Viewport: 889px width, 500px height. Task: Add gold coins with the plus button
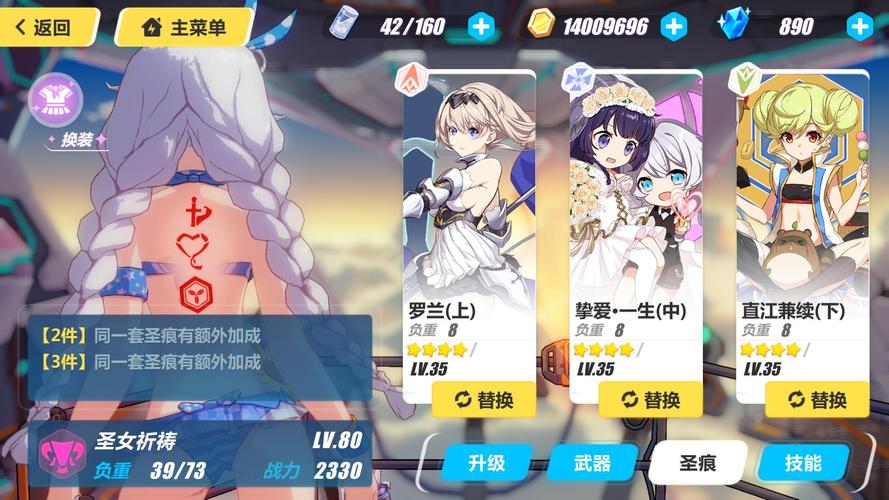click(x=675, y=27)
